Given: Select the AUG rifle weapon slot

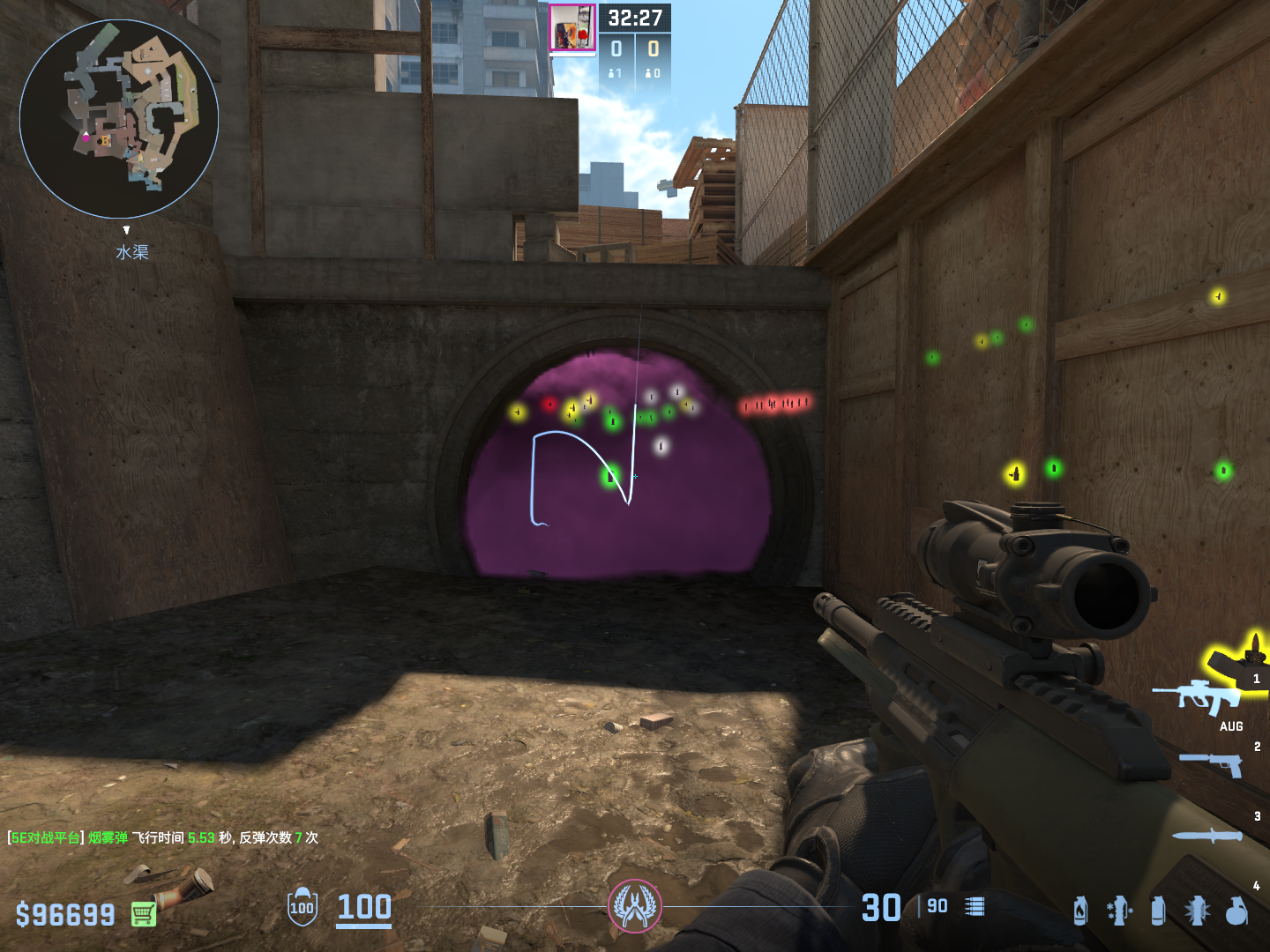Looking at the screenshot, I should [x=1199, y=697].
